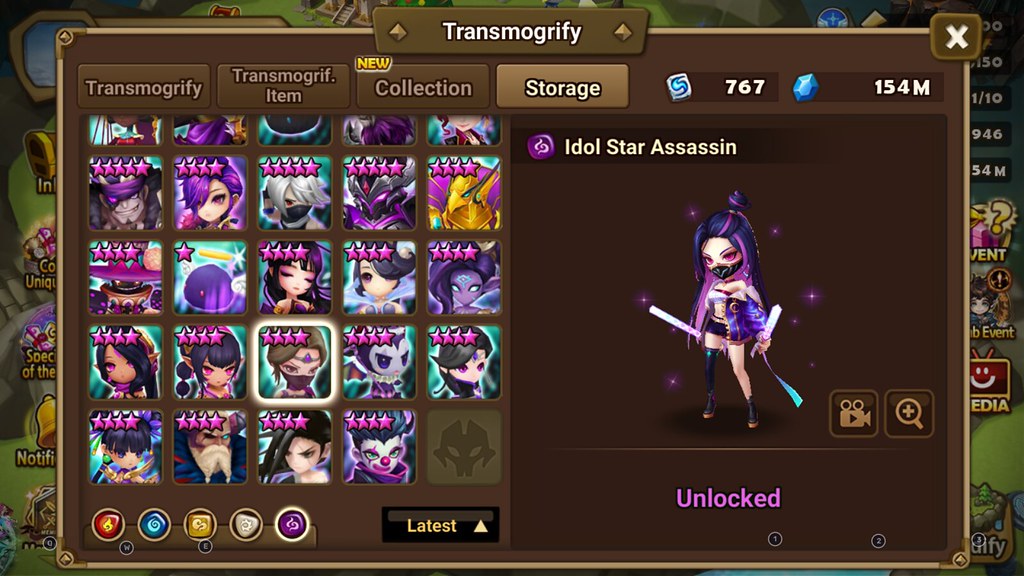The height and width of the screenshot is (576, 1024).
Task: Switch to the Transmogrify tab
Action: click(144, 88)
